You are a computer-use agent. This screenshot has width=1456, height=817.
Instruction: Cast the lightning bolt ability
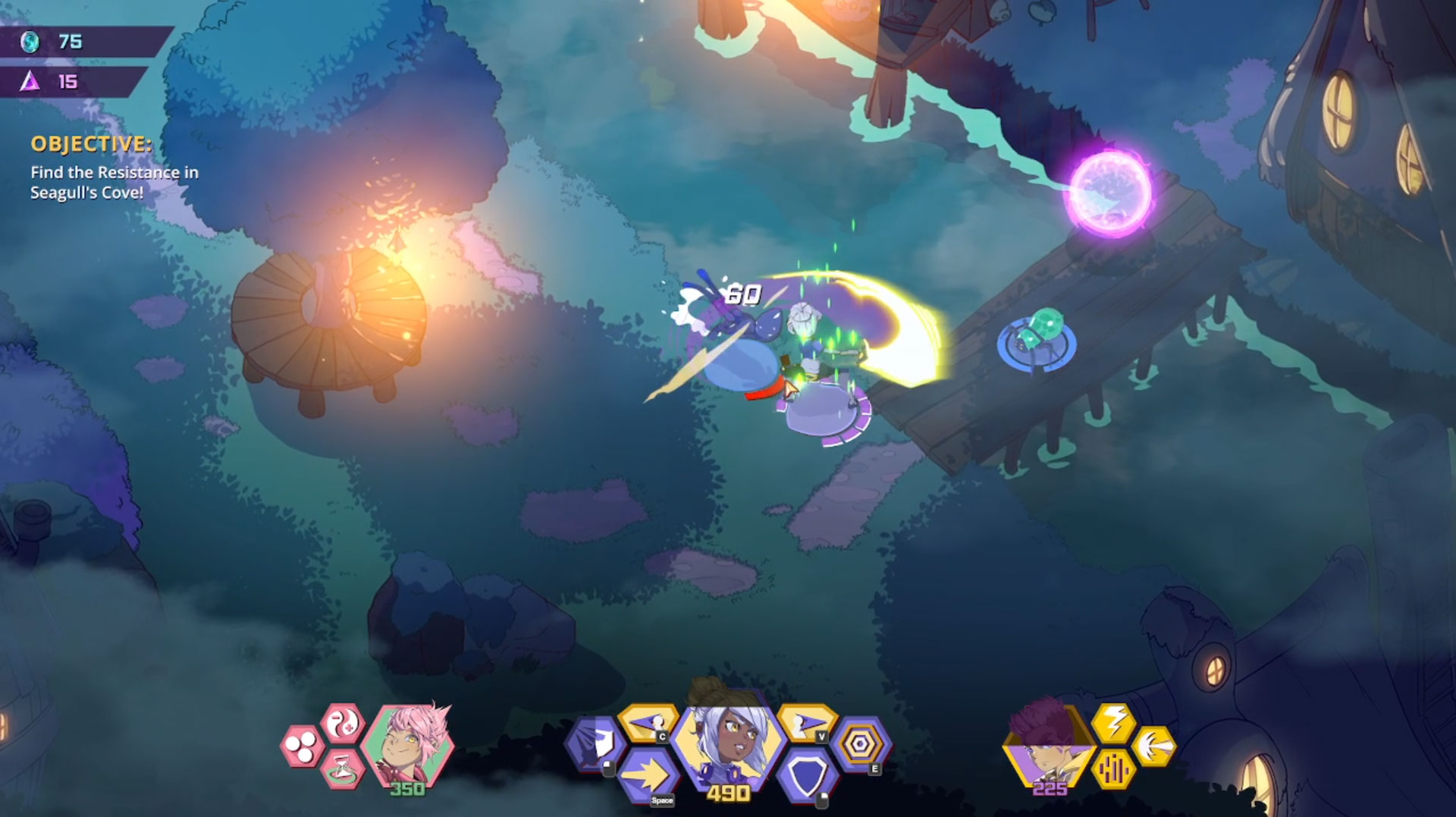[1114, 722]
